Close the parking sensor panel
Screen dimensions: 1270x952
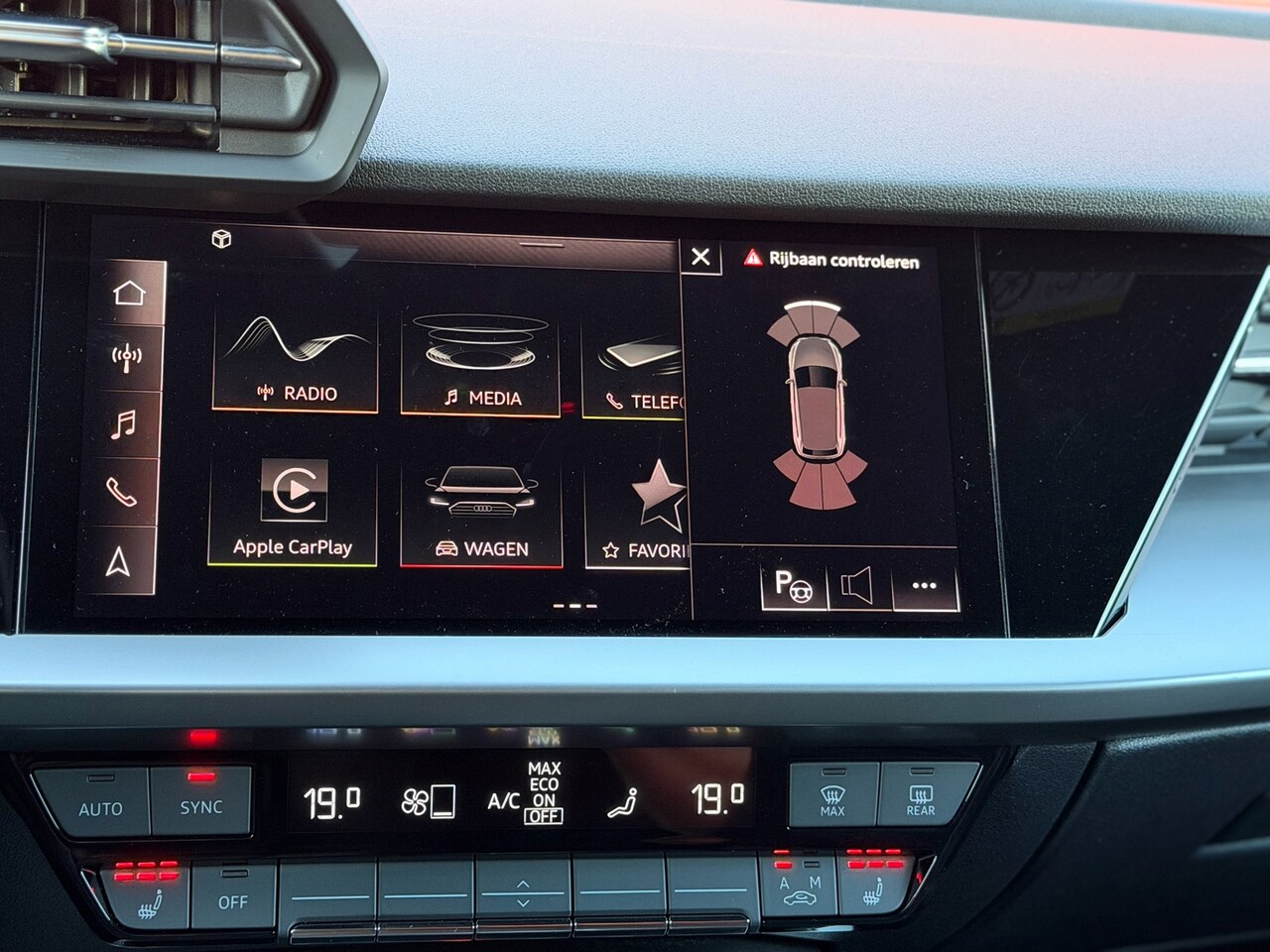coord(700,257)
